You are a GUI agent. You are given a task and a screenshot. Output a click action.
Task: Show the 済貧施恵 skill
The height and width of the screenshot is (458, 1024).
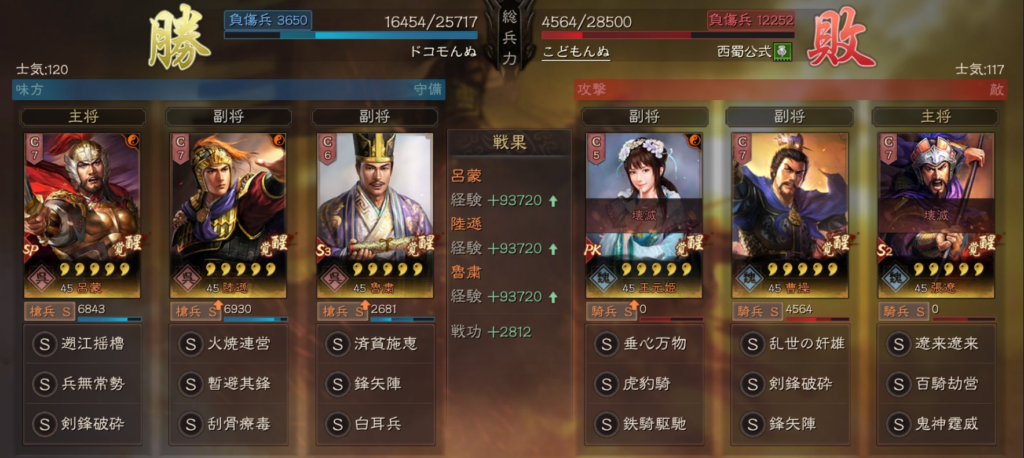(x=376, y=343)
